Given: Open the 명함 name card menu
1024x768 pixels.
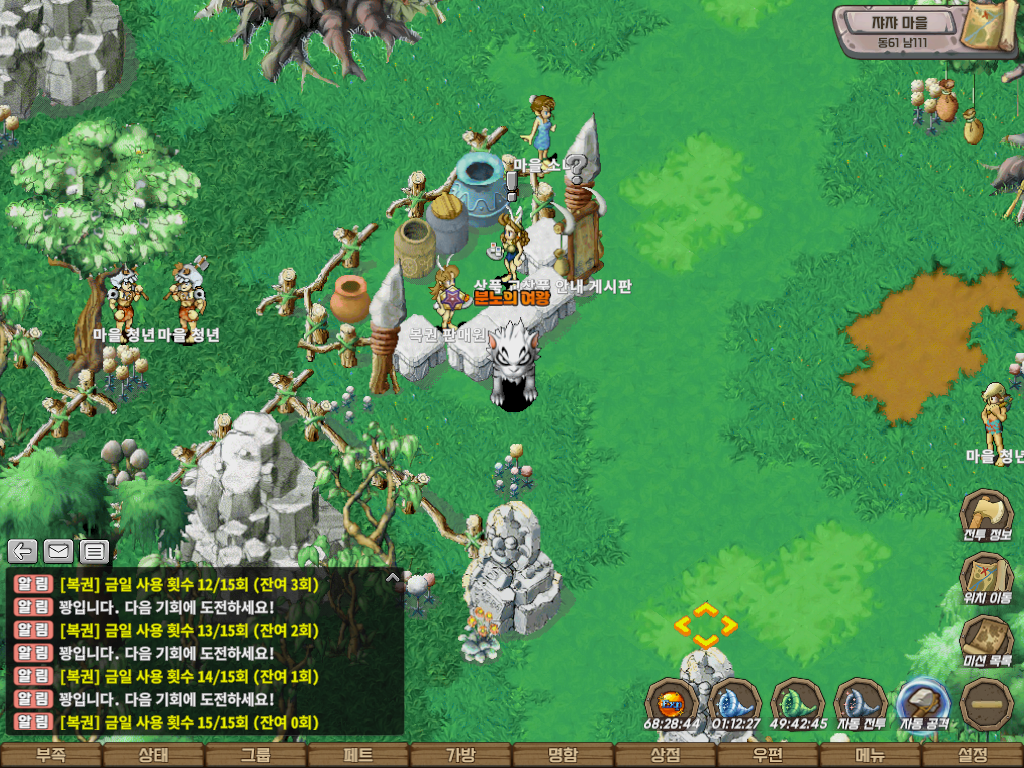Looking at the screenshot, I should coord(562,756).
